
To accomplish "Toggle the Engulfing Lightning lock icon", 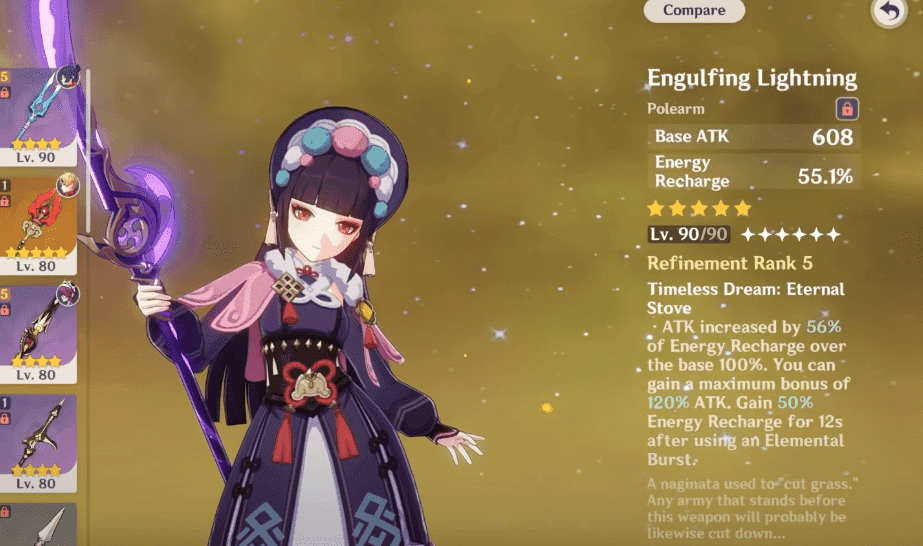I will pos(846,109).
